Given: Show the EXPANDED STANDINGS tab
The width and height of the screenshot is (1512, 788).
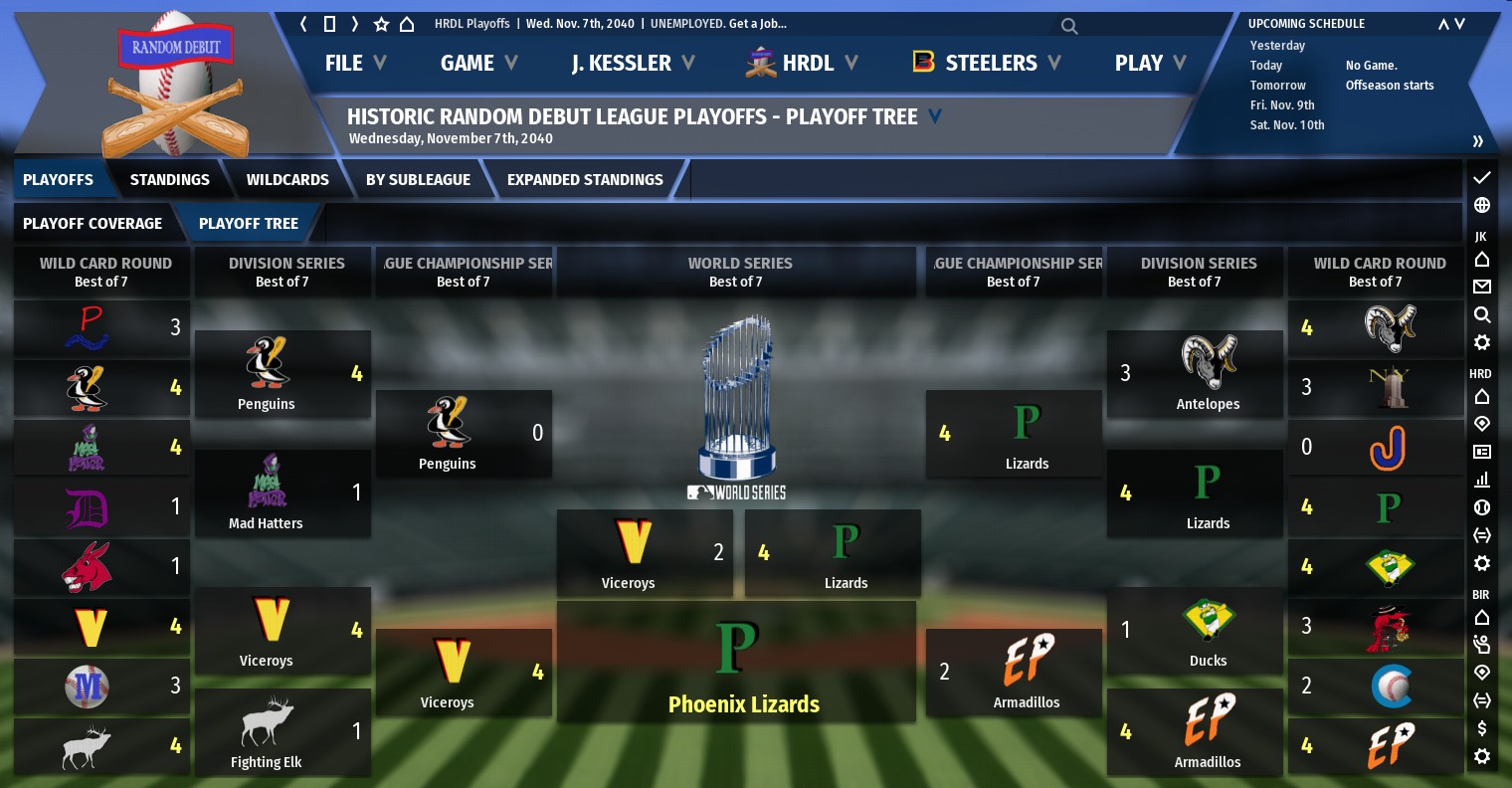Looking at the screenshot, I should pos(585,180).
